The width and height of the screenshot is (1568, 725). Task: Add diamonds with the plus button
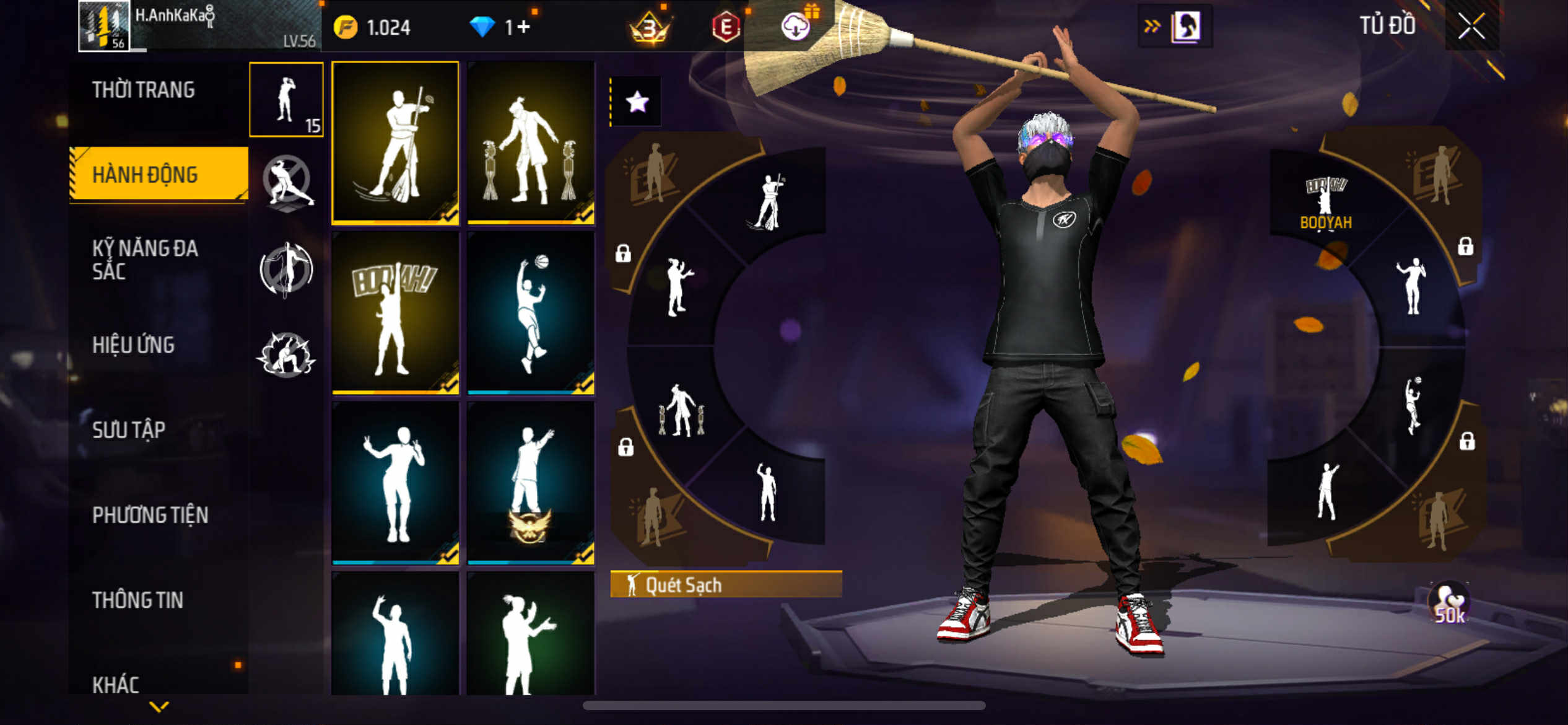(523, 27)
